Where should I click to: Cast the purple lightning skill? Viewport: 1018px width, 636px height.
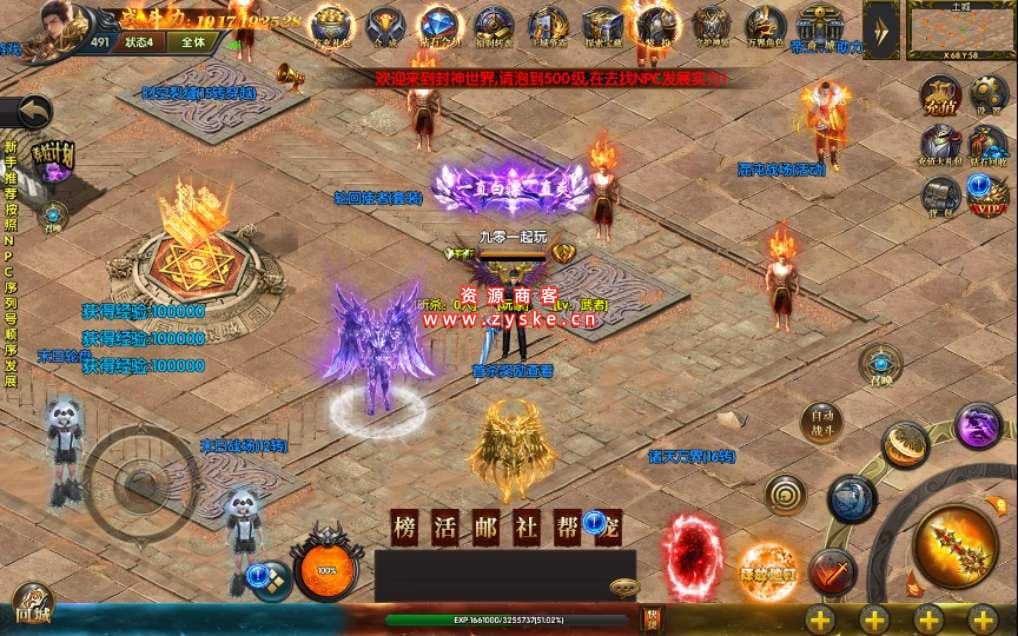tap(977, 425)
